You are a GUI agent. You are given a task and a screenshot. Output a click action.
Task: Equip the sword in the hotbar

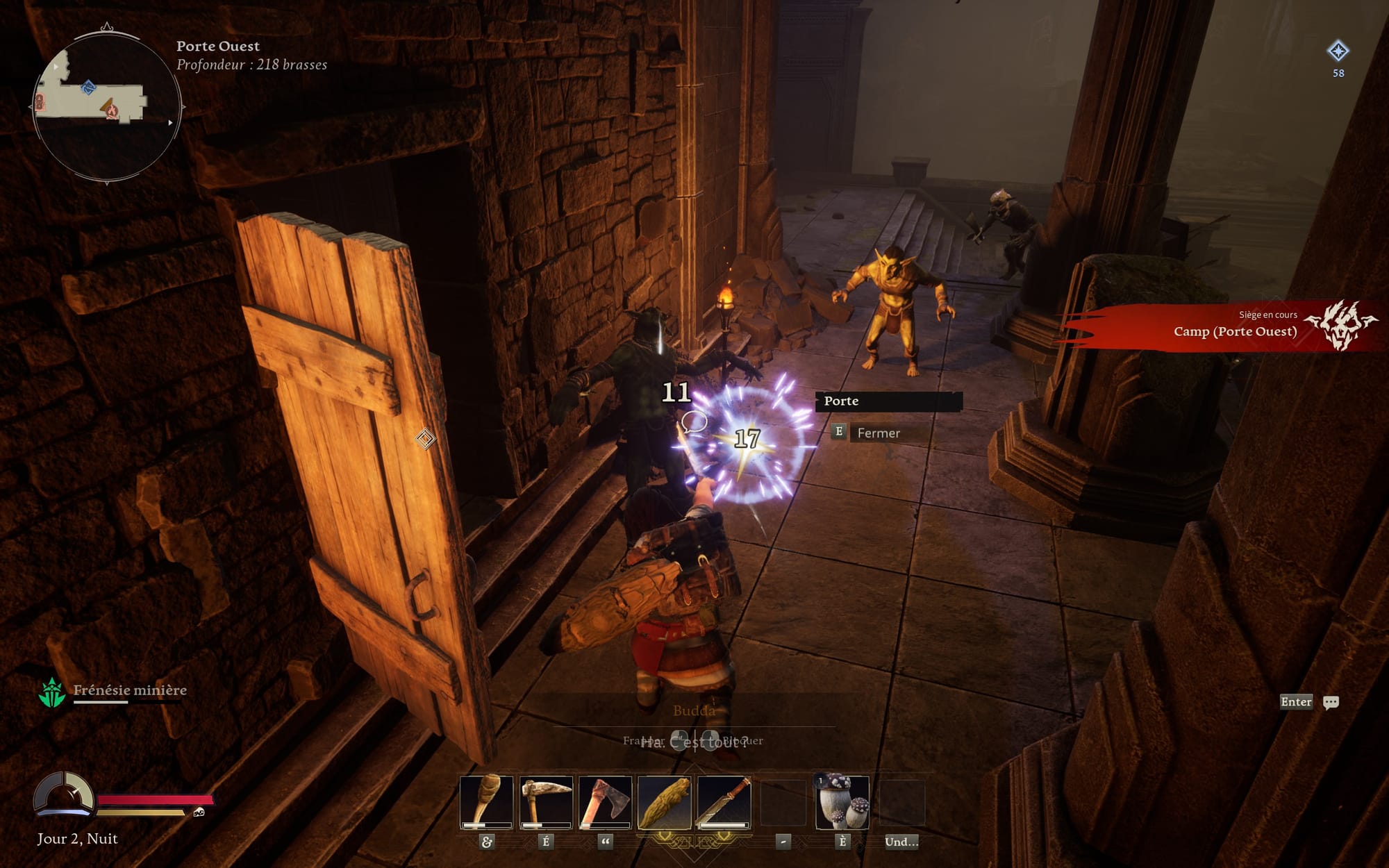point(724,803)
